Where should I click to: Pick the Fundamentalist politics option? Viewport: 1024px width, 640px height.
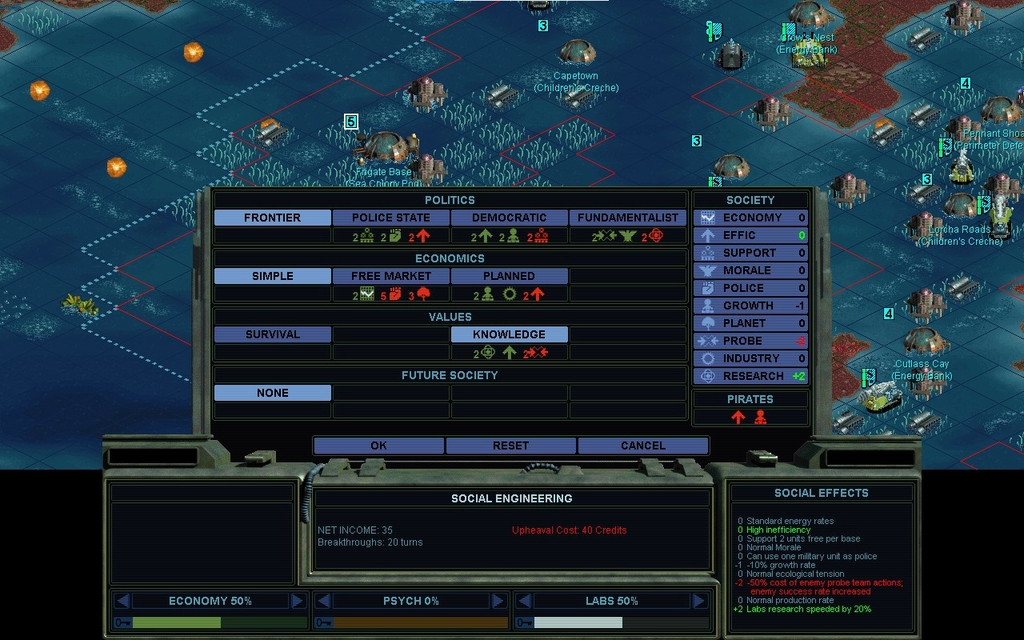[628, 218]
